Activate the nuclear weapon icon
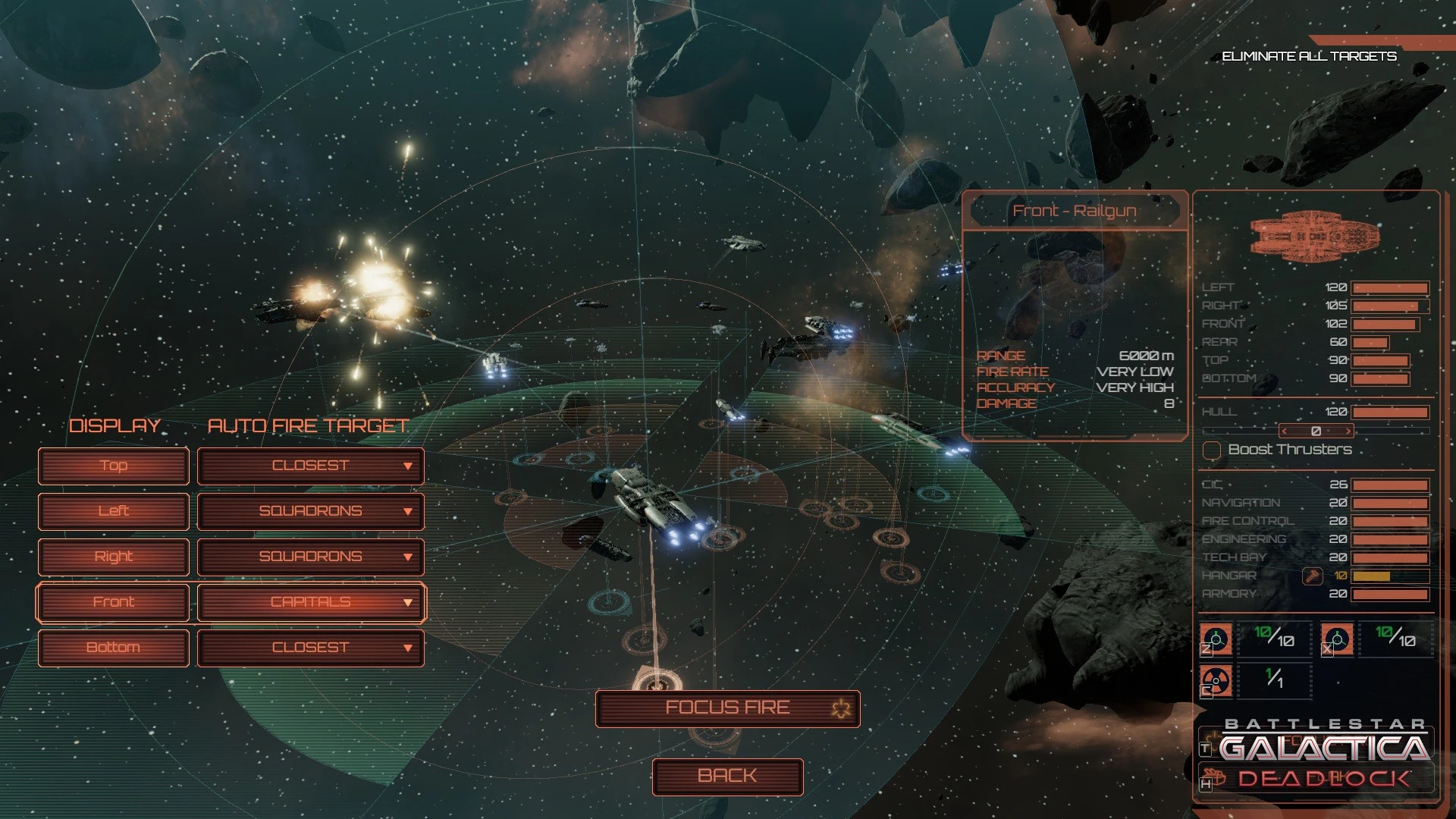Image resolution: width=1456 pixels, height=819 pixels. [1216, 680]
